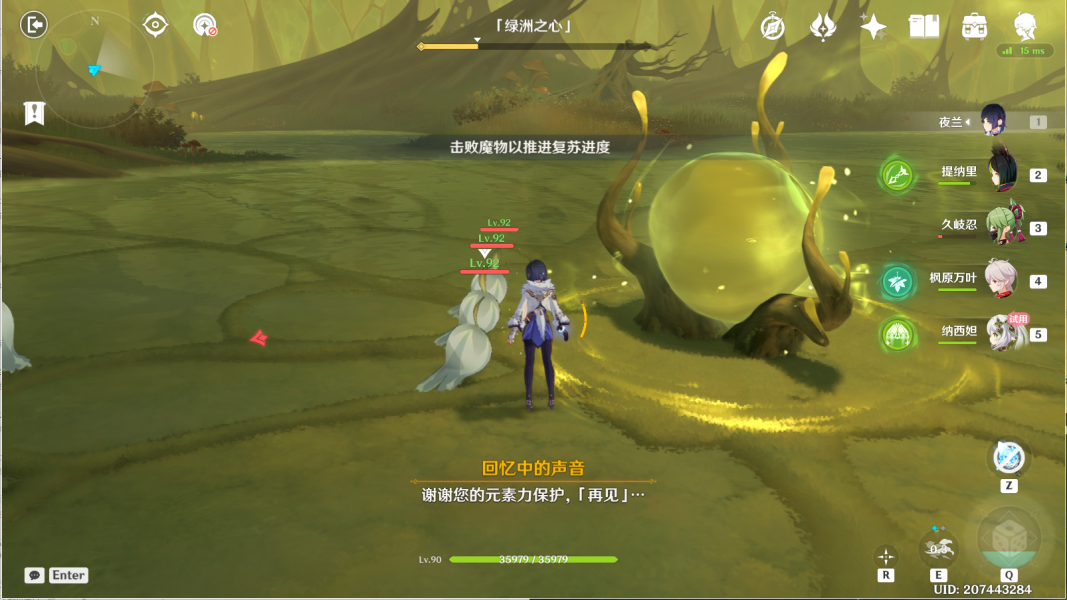Leave the domain via the exit icon

(x=34, y=24)
